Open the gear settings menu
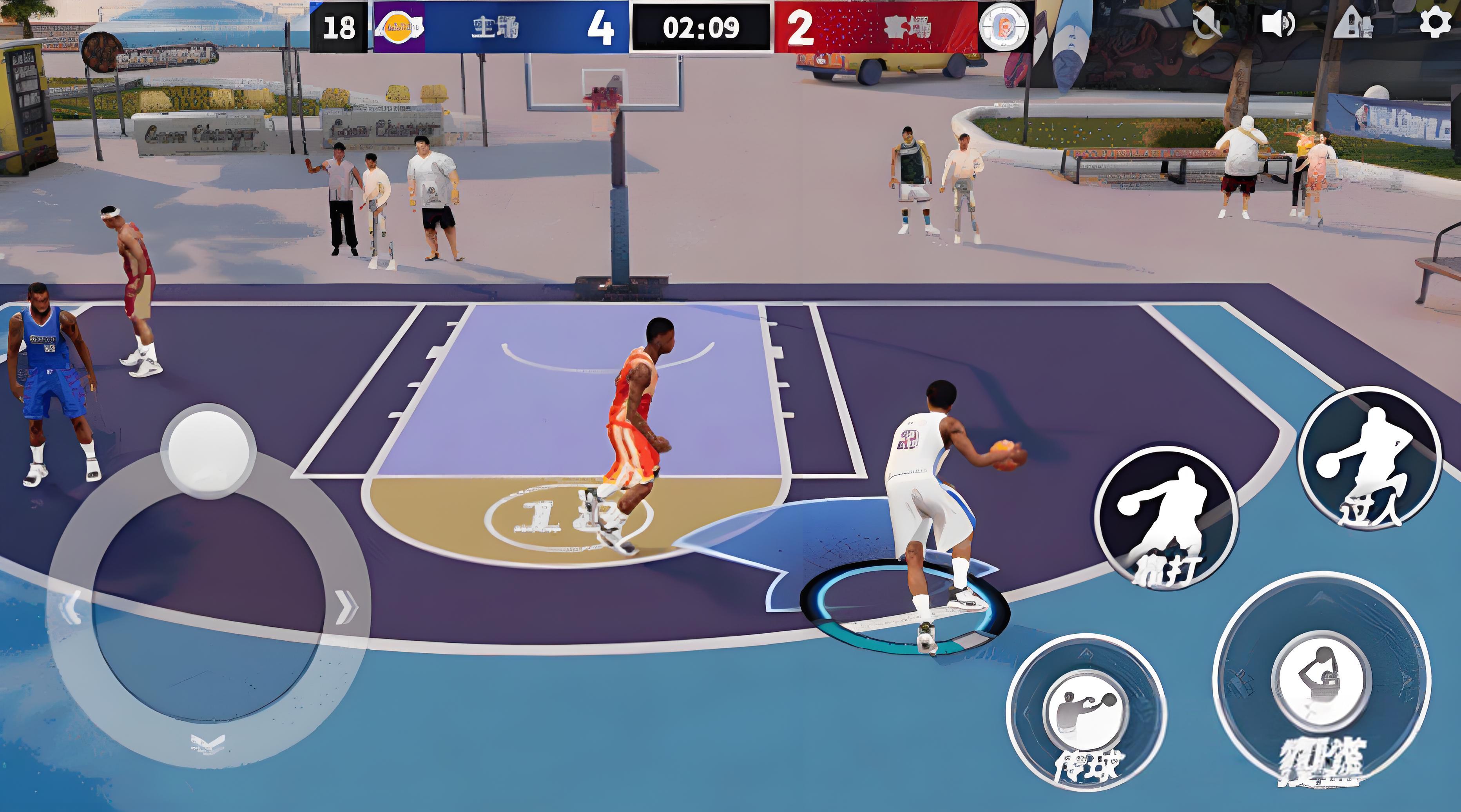The height and width of the screenshot is (812, 1461). [x=1435, y=24]
